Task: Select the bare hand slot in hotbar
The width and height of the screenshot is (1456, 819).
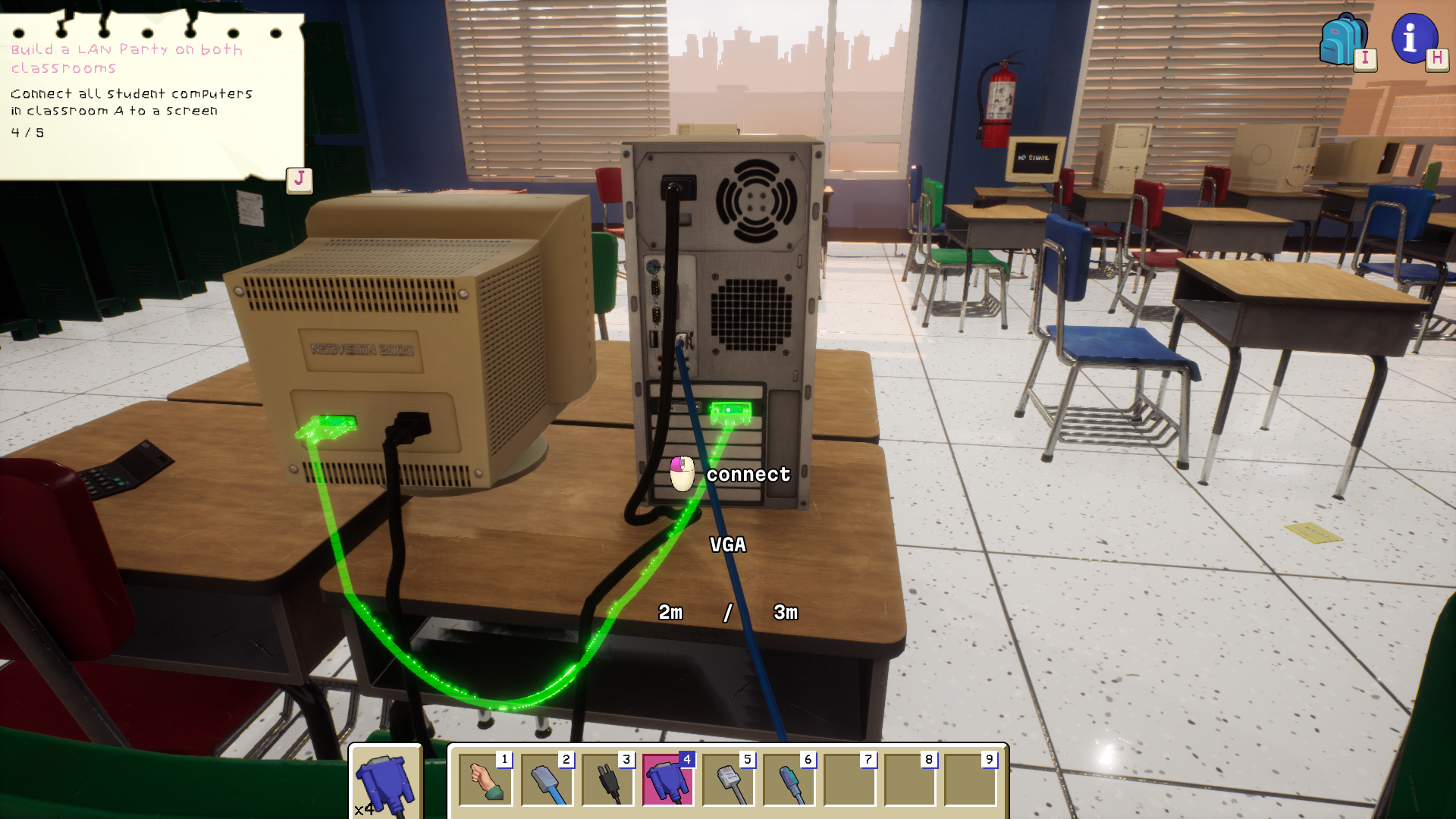Action: tap(485, 780)
